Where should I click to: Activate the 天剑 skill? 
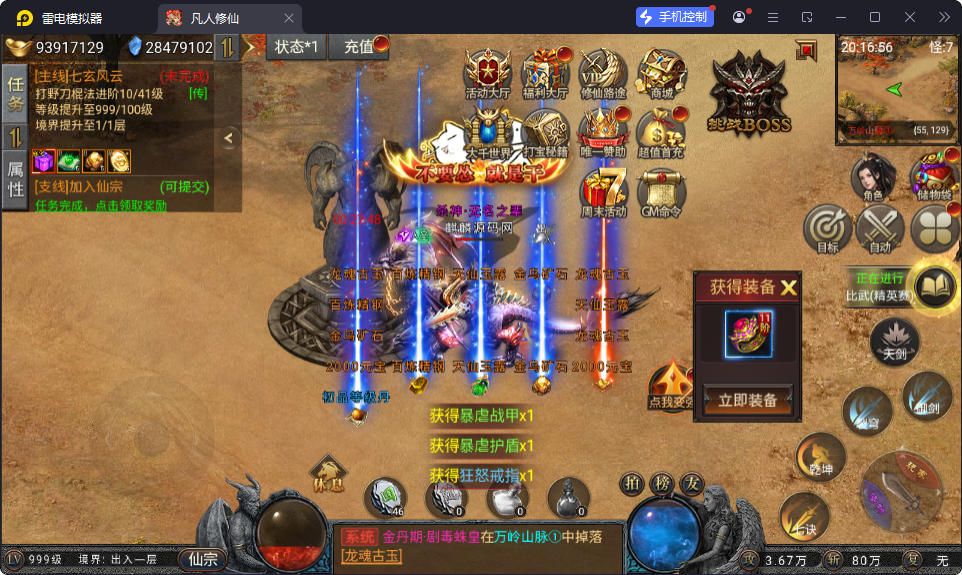[x=894, y=341]
